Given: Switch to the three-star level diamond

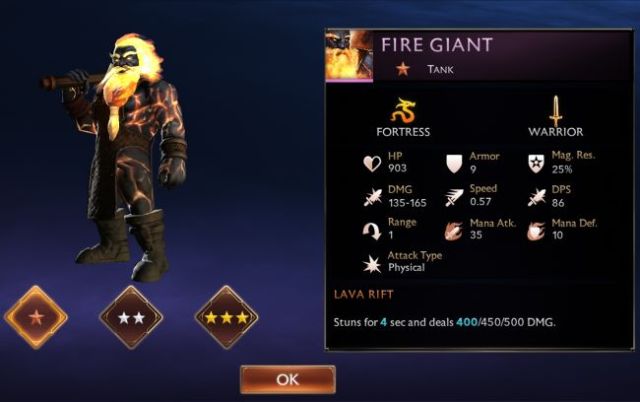Looking at the screenshot, I should [x=227, y=317].
